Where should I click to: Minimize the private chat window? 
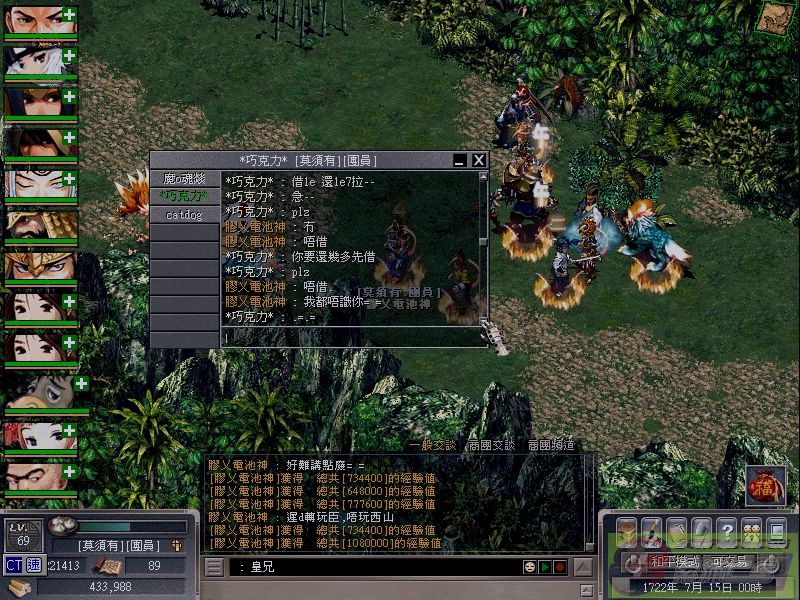point(460,160)
